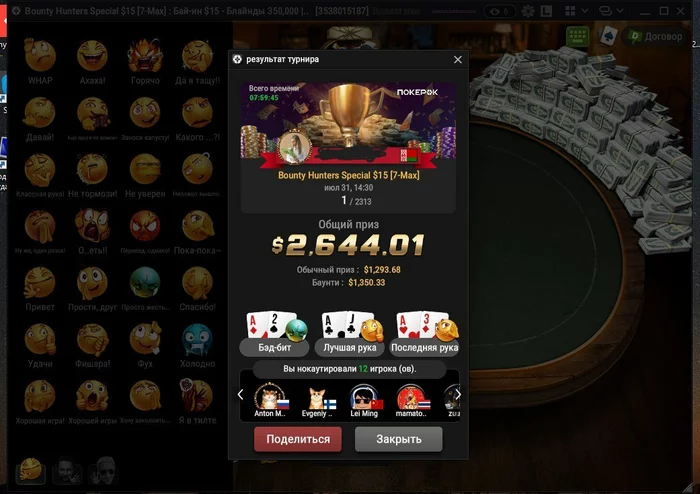700x494 pixels.
Task: Choose the Привет greeting emoji
Action: (40, 285)
